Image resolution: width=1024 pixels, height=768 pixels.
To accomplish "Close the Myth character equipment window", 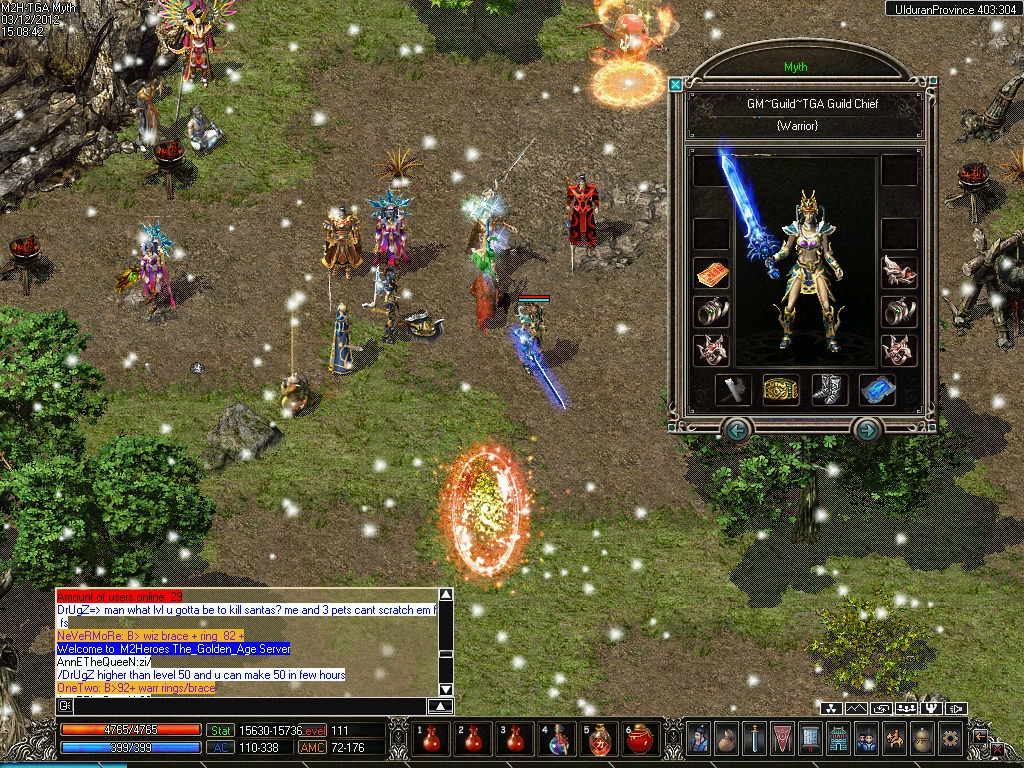I will [x=676, y=85].
